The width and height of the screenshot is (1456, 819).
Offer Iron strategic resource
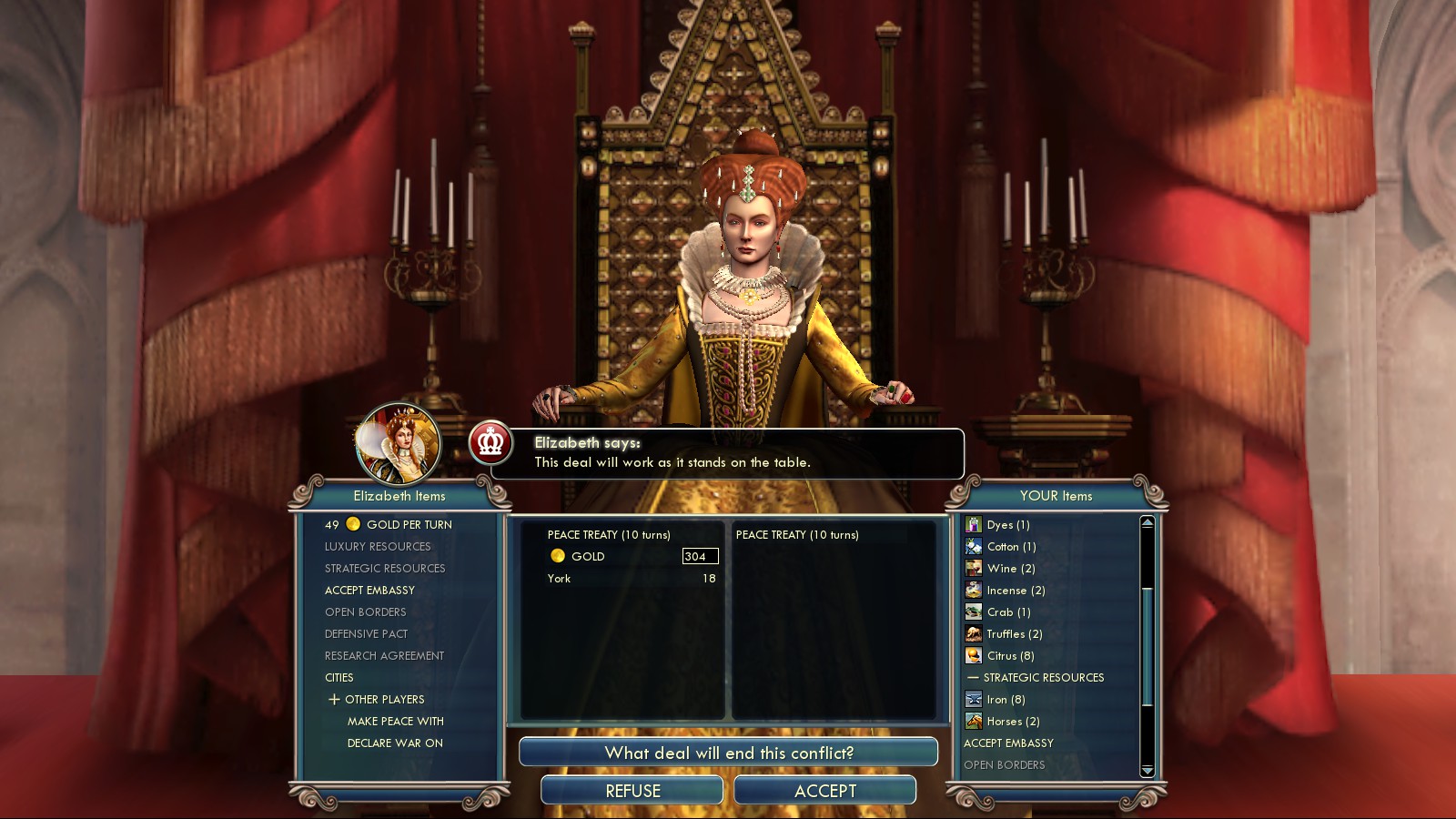tap(1006, 700)
